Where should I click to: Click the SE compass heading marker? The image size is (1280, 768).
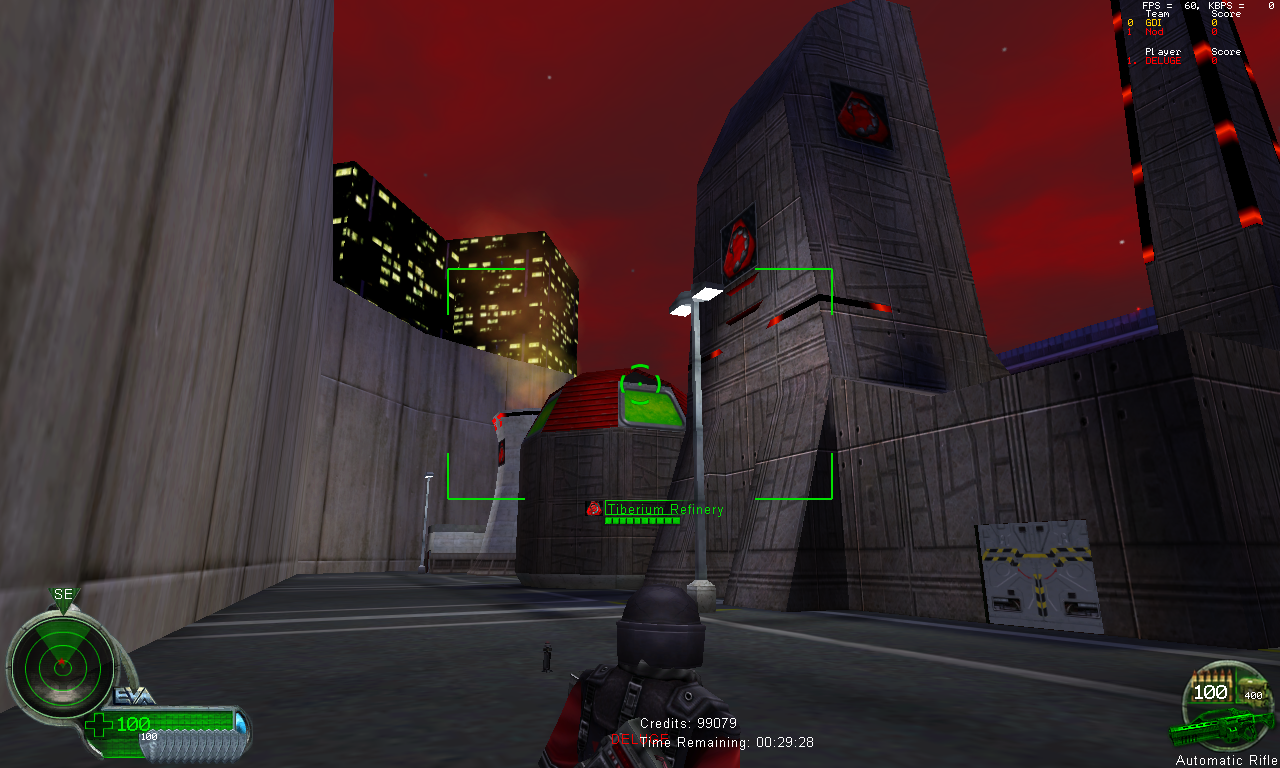point(63,595)
